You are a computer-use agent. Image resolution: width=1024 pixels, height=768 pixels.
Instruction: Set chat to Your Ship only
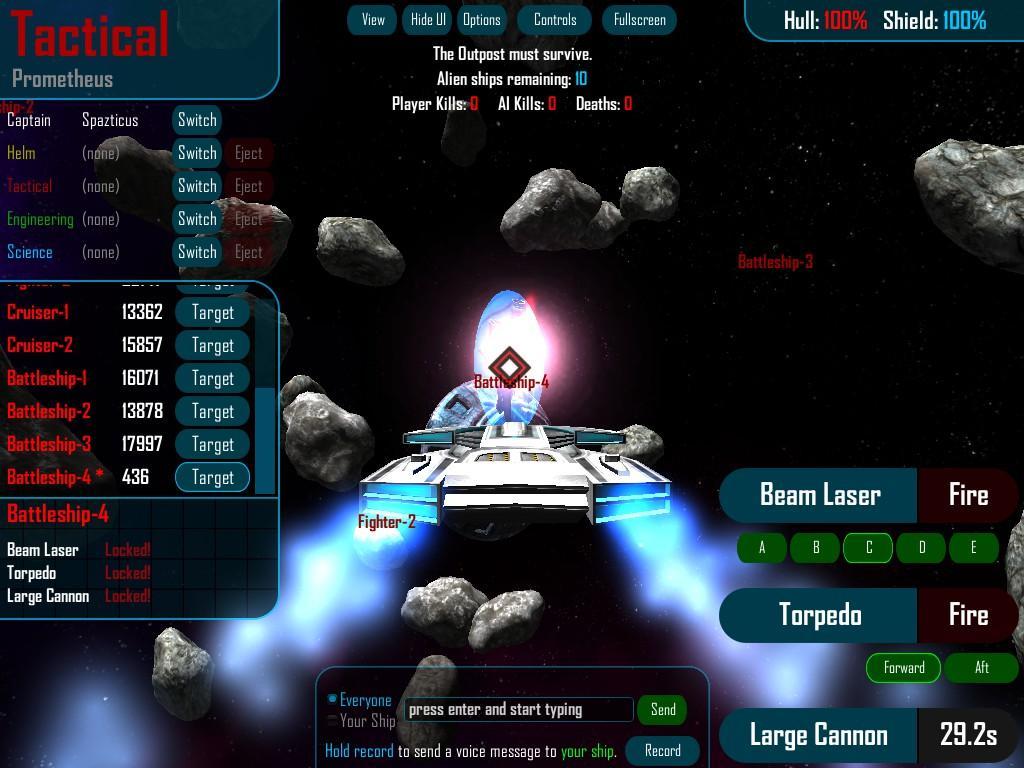(334, 721)
